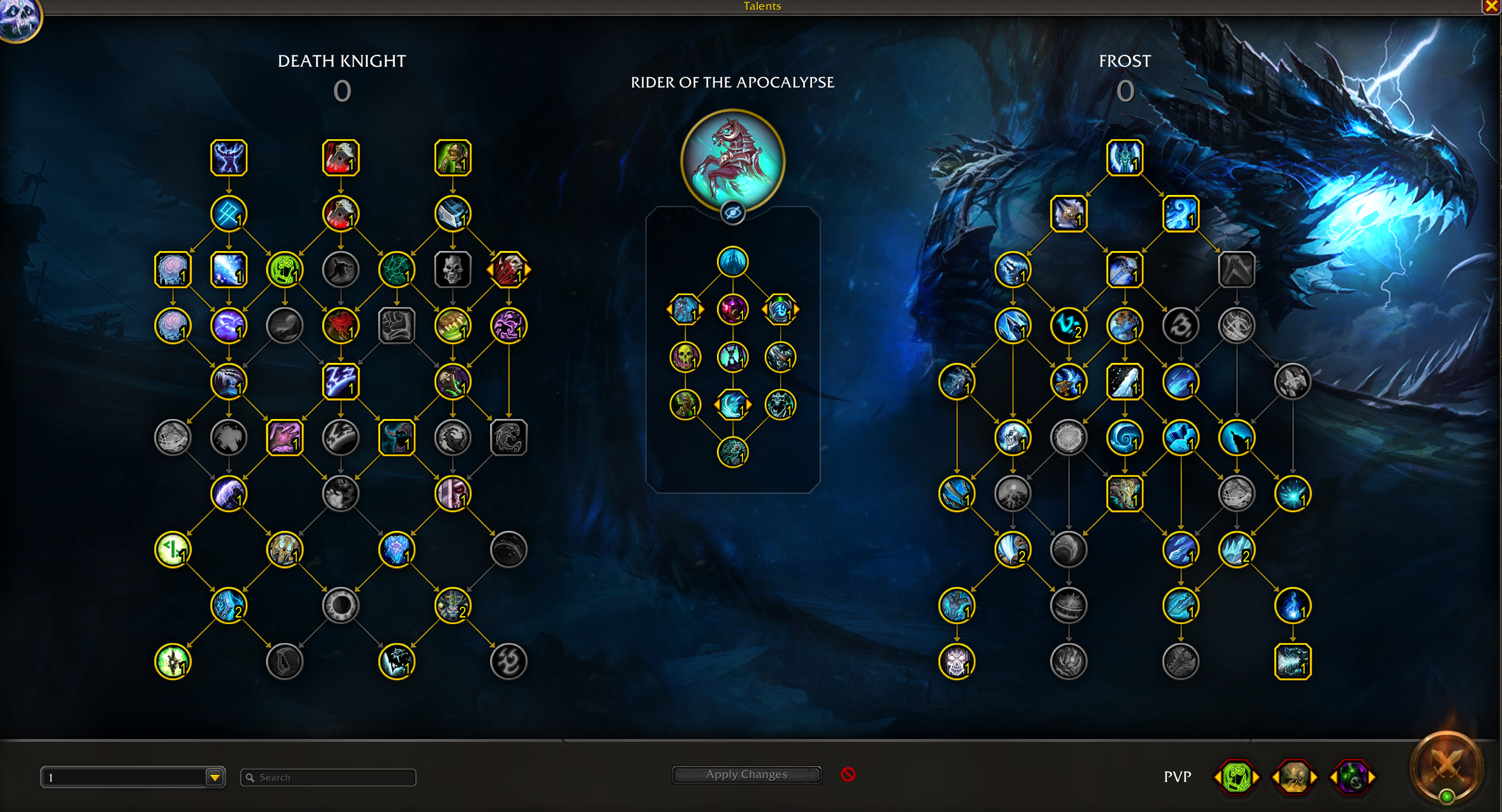Click the Apply Changes button
Image resolution: width=1502 pixels, height=812 pixels.
coord(746,774)
